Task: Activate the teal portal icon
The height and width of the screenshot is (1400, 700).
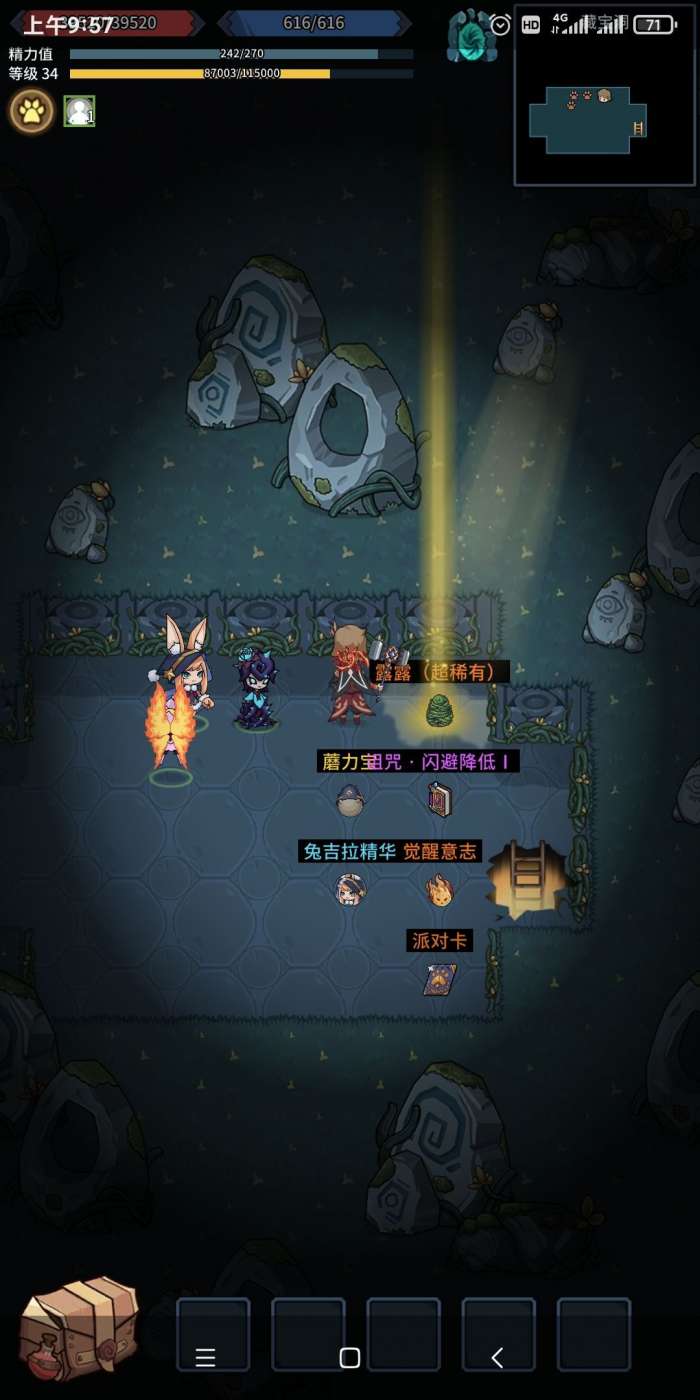Action: pos(471,36)
